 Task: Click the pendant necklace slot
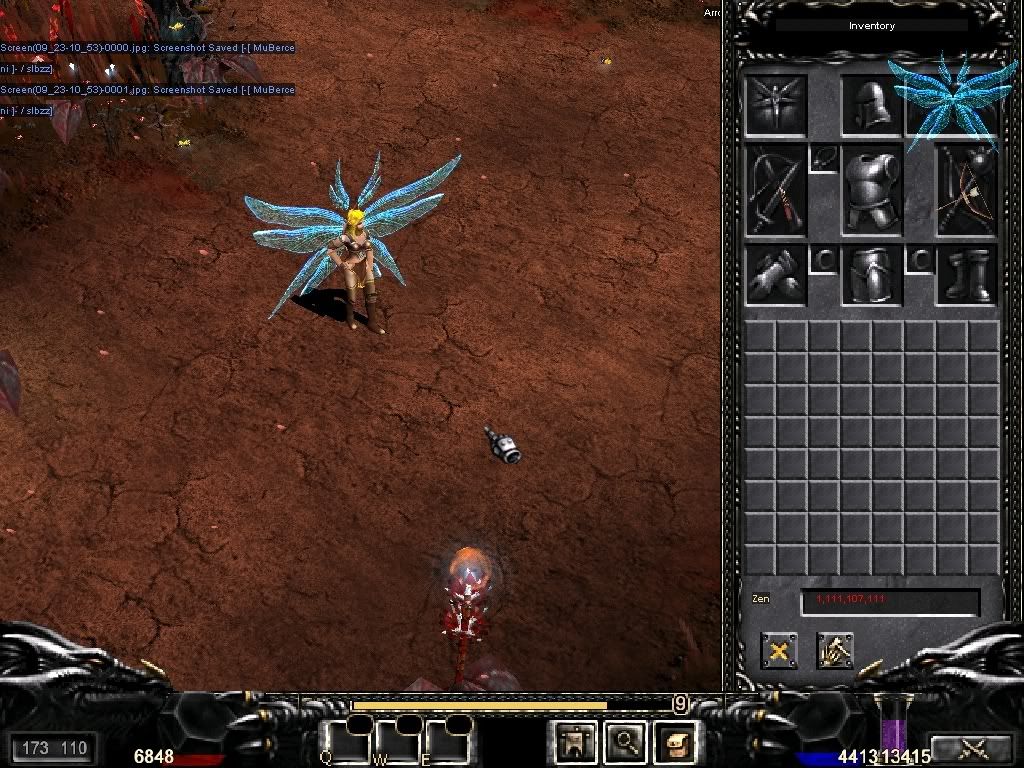click(x=823, y=158)
